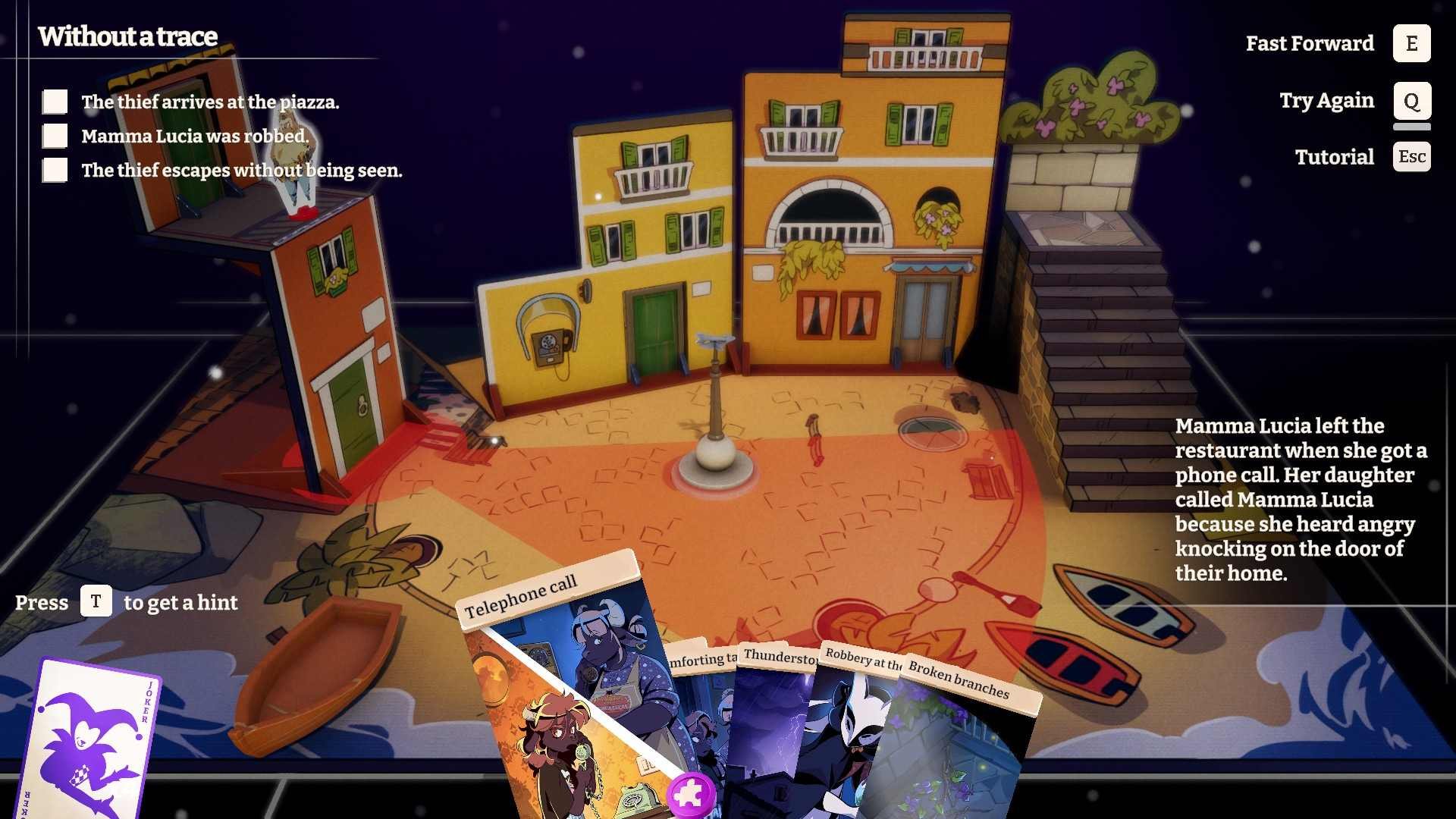This screenshot has height=819, width=1456.
Task: Open the Tutorial option
Action: pos(1411,157)
